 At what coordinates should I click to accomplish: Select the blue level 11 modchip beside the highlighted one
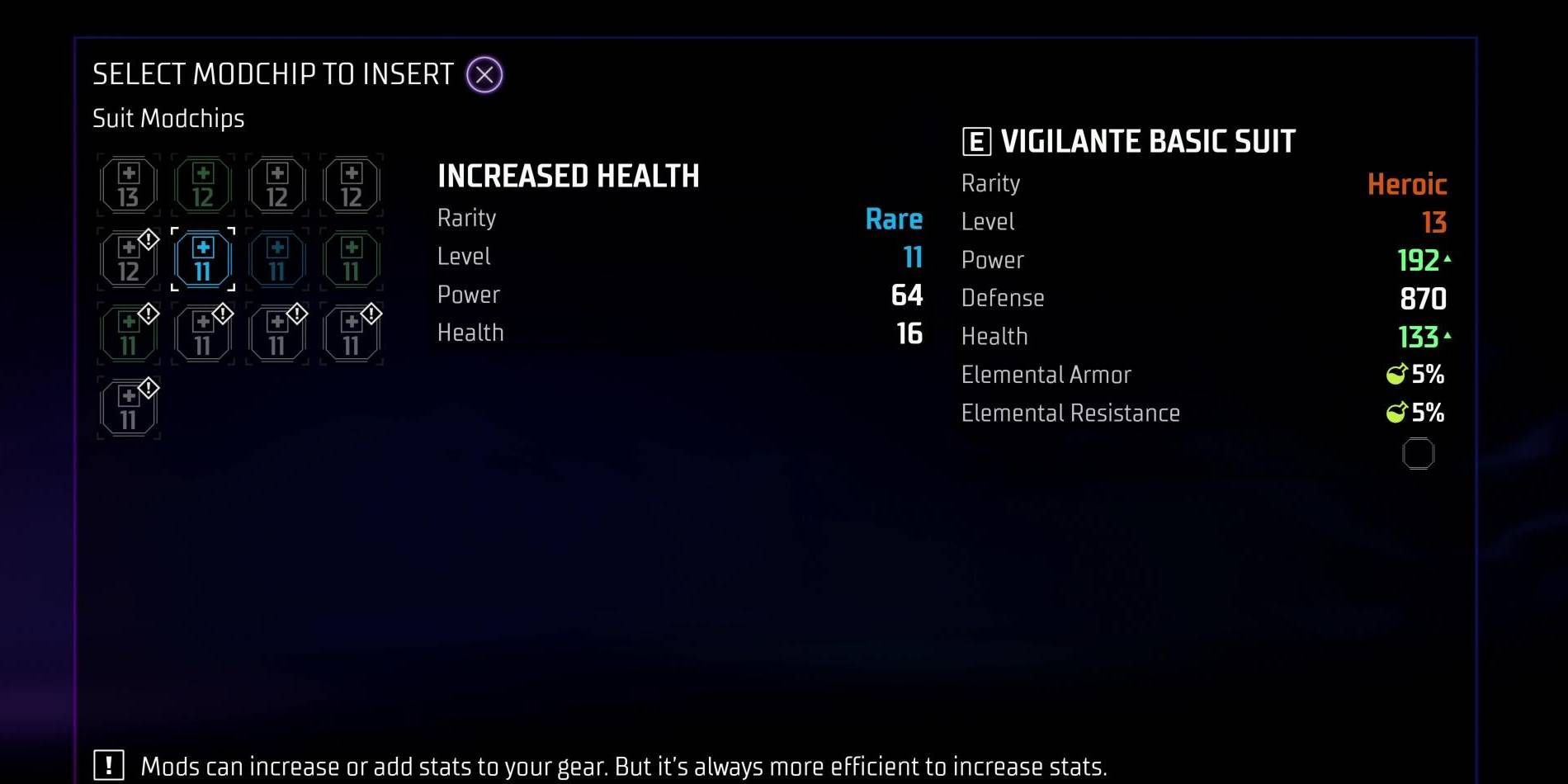point(276,259)
